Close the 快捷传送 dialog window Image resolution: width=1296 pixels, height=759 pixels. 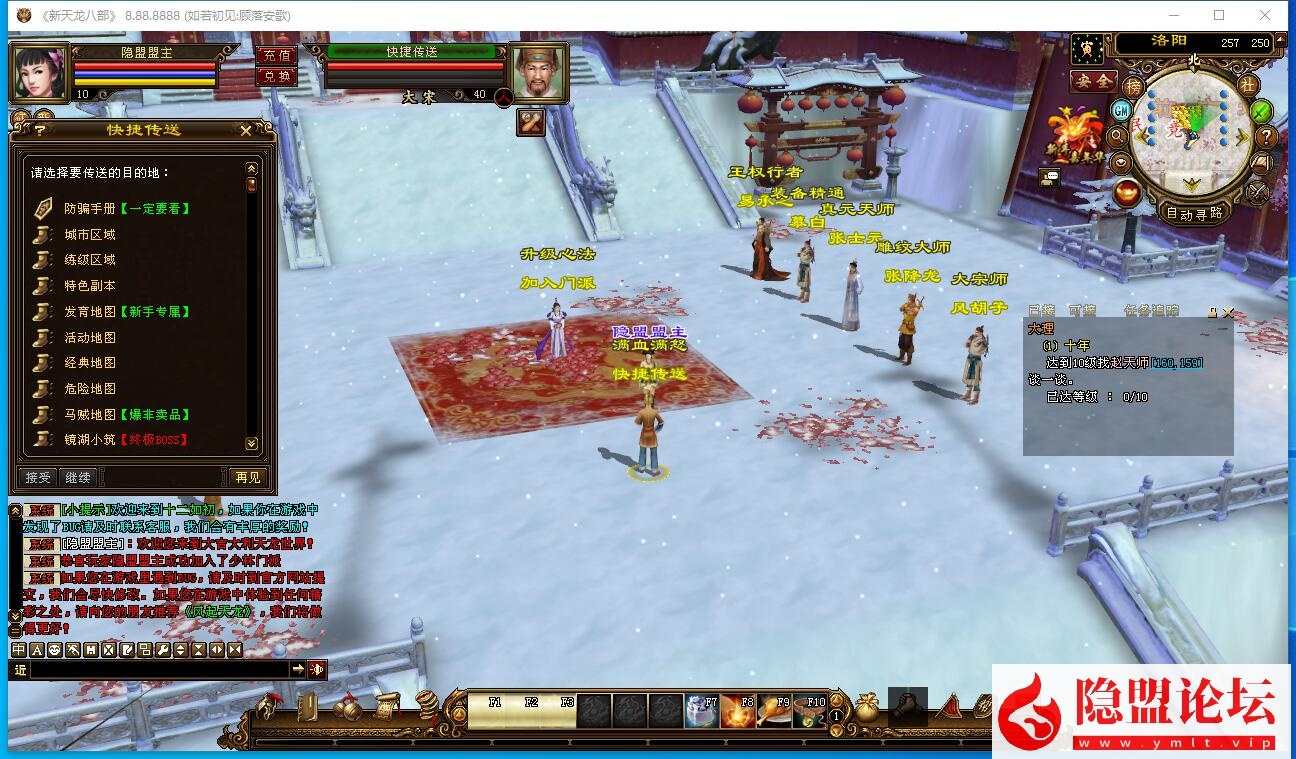pos(246,129)
